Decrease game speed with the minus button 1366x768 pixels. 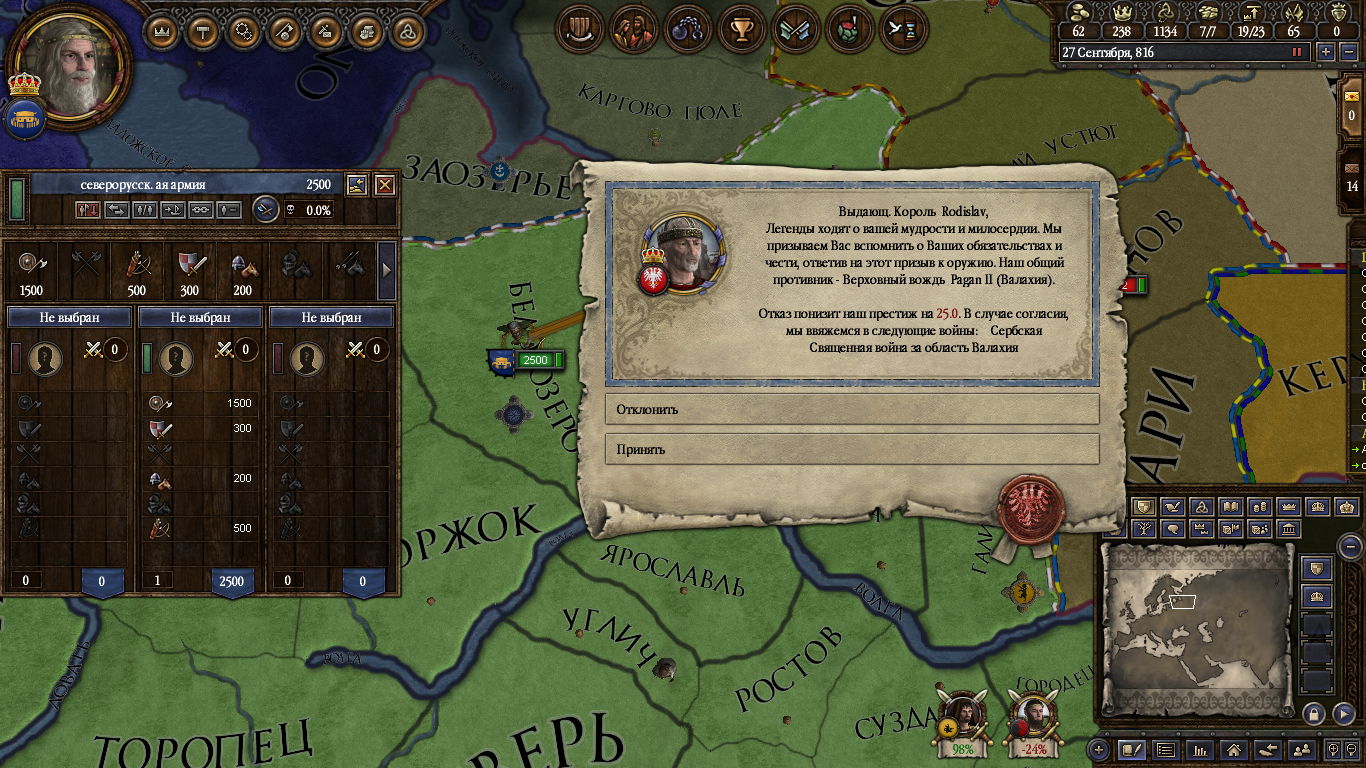pos(1349,52)
